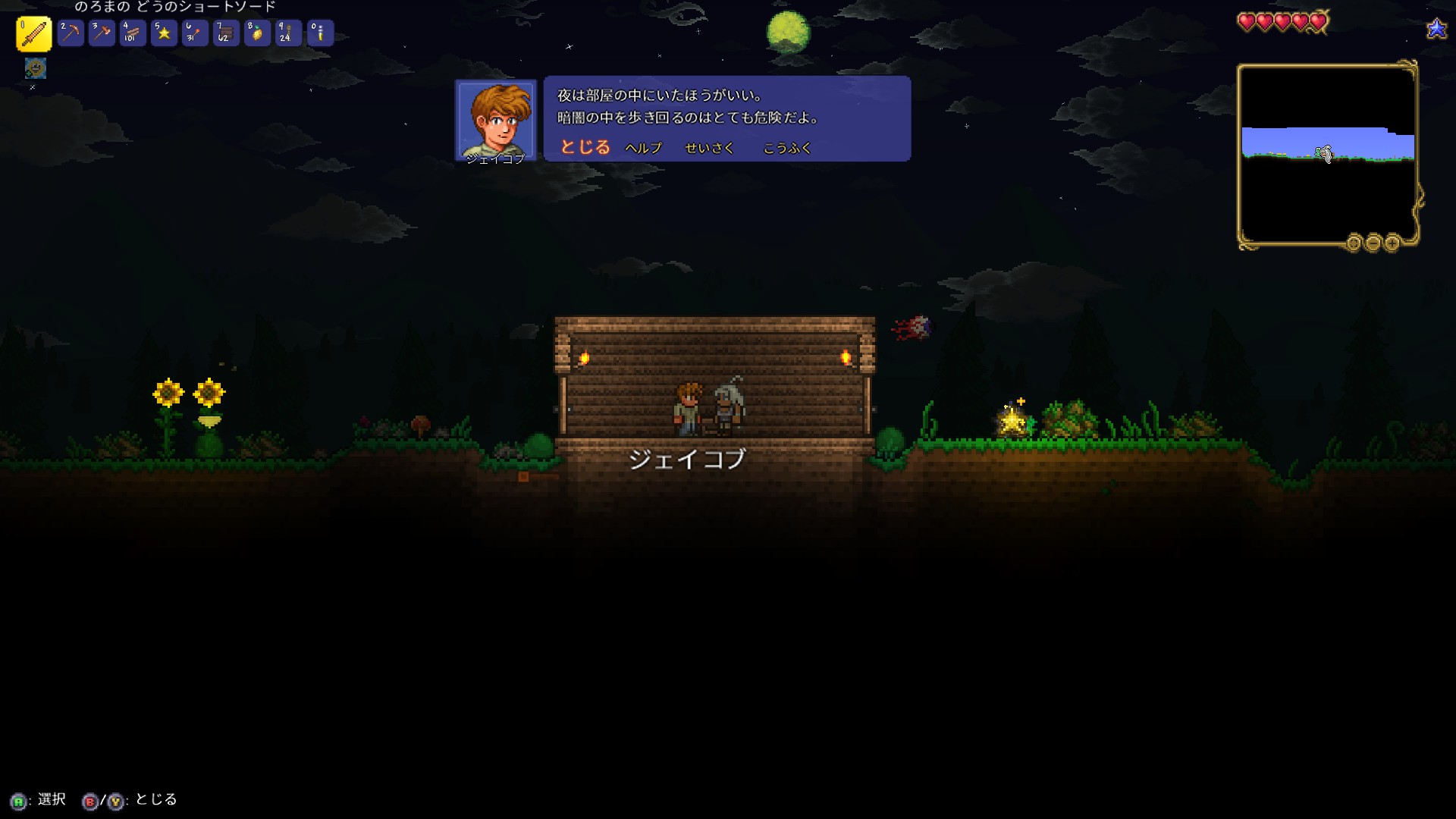Image resolution: width=1456 pixels, height=819 pixels.
Task: Click the minimap zoom-in plus button
Action: (x=1392, y=243)
